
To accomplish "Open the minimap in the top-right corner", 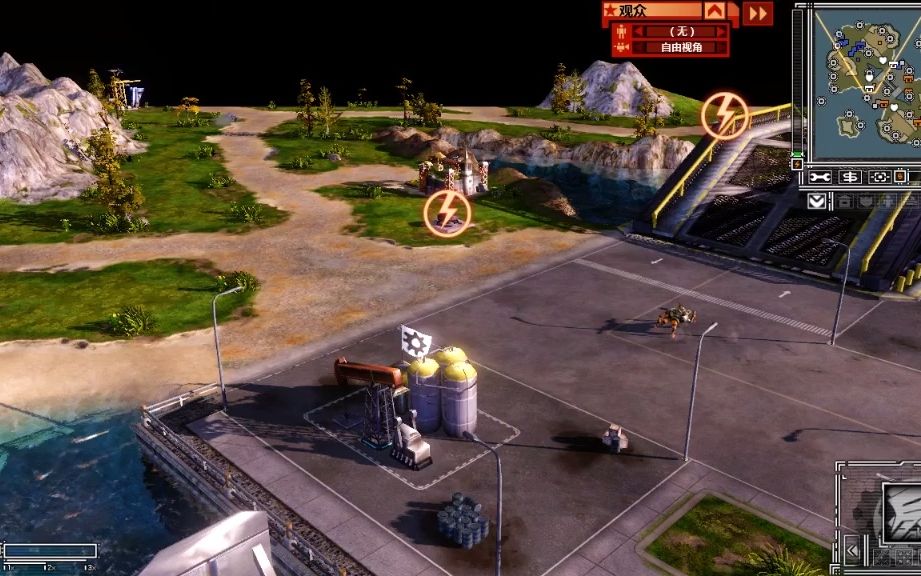I will pos(866,84).
